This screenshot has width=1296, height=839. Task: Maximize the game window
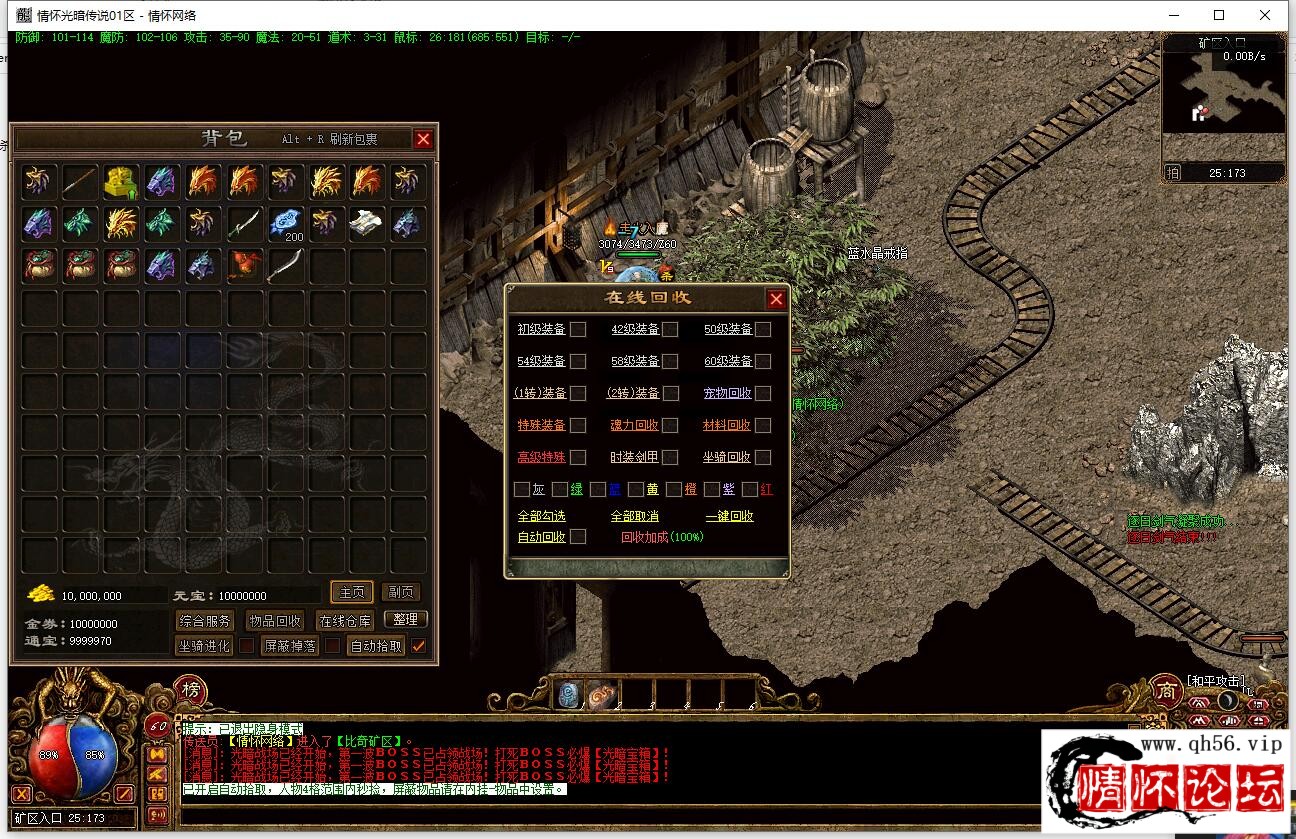[1219, 15]
